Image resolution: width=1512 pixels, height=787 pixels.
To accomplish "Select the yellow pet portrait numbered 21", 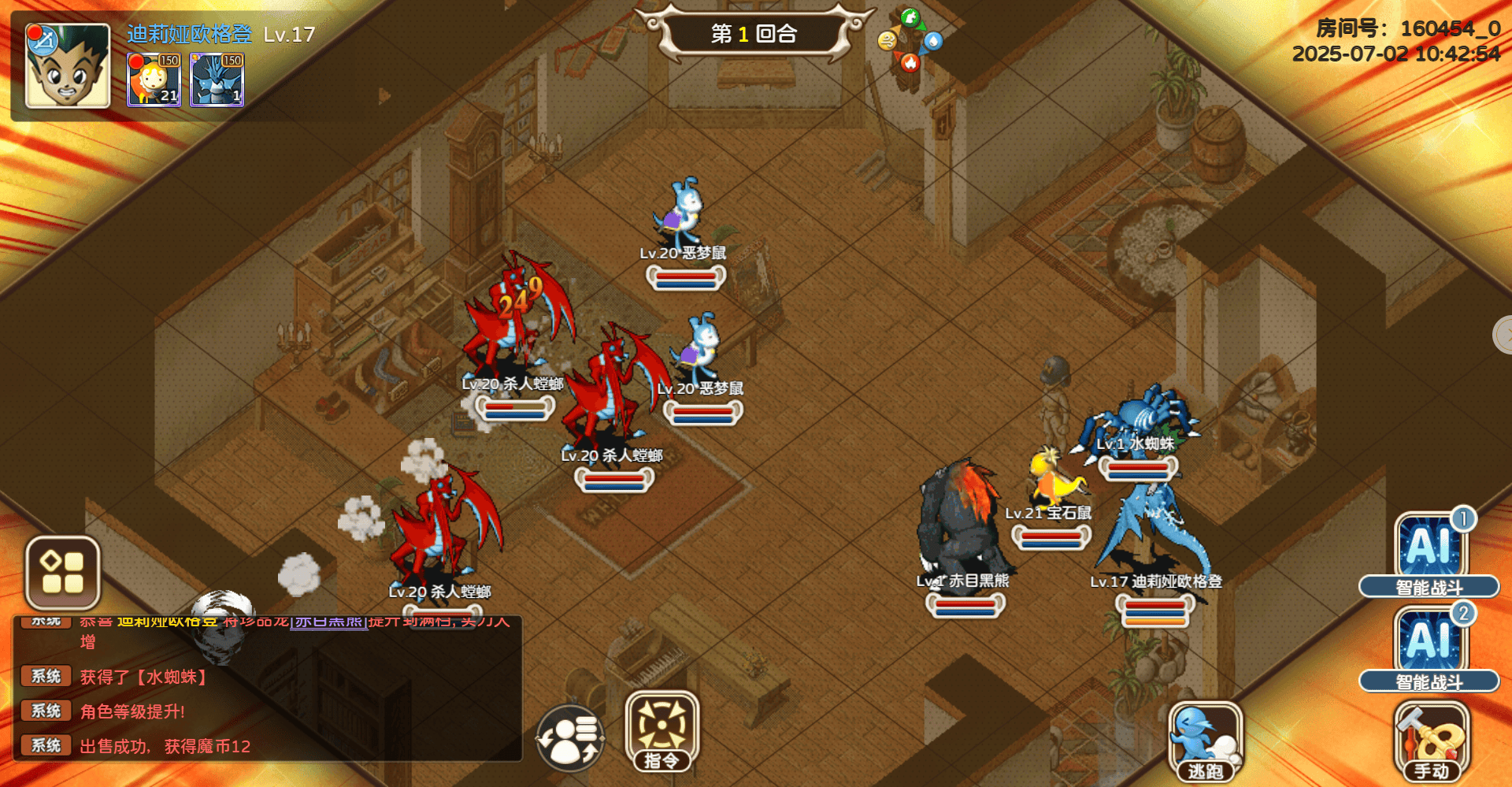I will tap(154, 80).
